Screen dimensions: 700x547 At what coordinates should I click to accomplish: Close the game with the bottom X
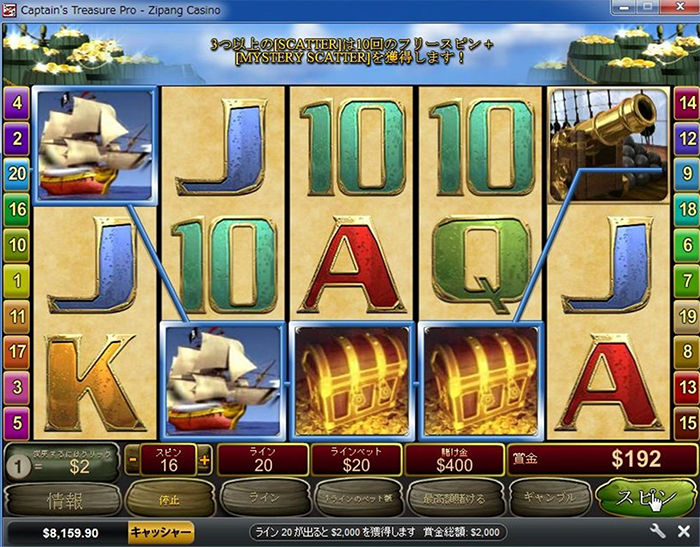(684, 532)
